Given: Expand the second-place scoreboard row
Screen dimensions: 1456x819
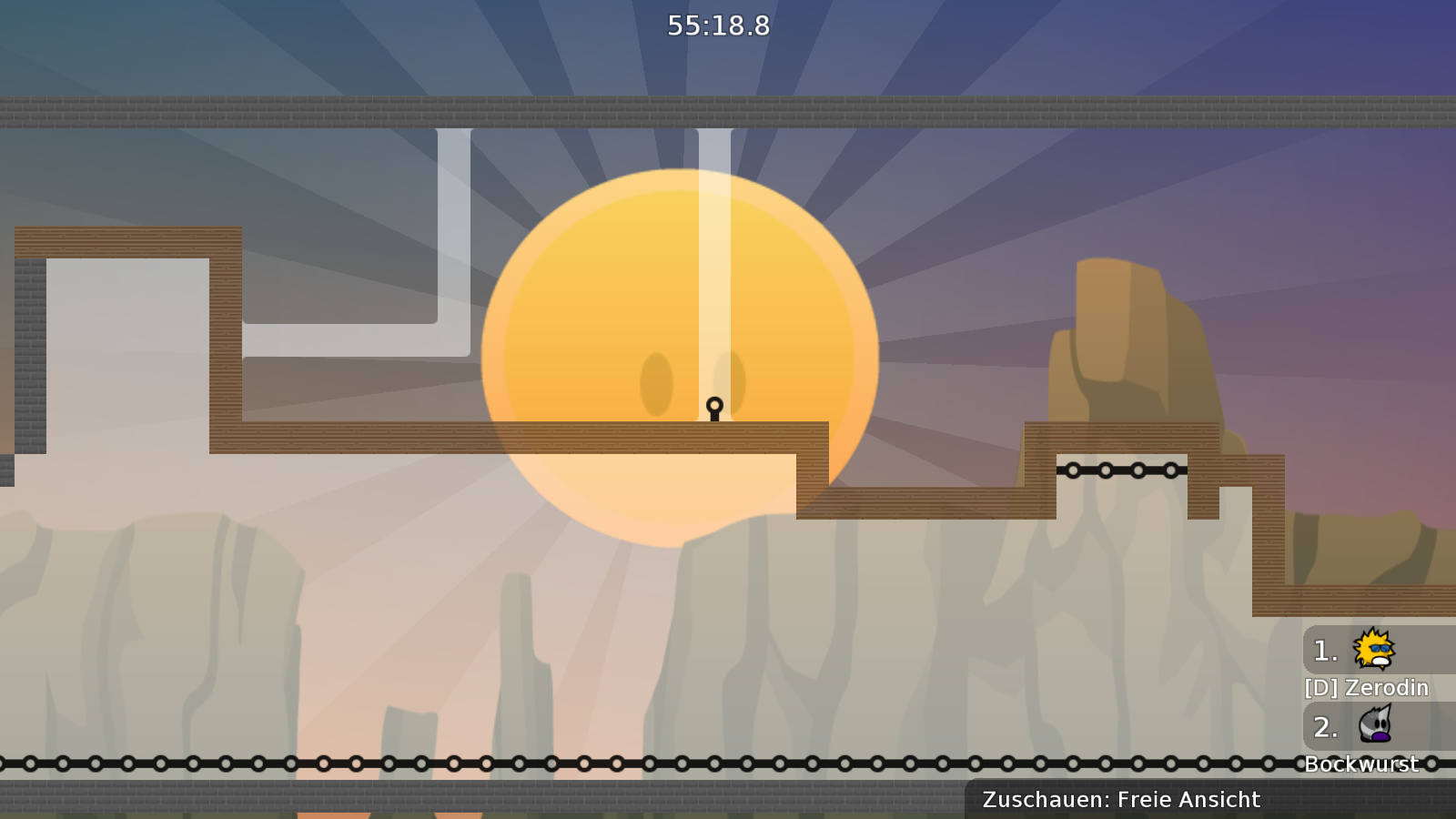Looking at the screenshot, I should coord(1356,727).
